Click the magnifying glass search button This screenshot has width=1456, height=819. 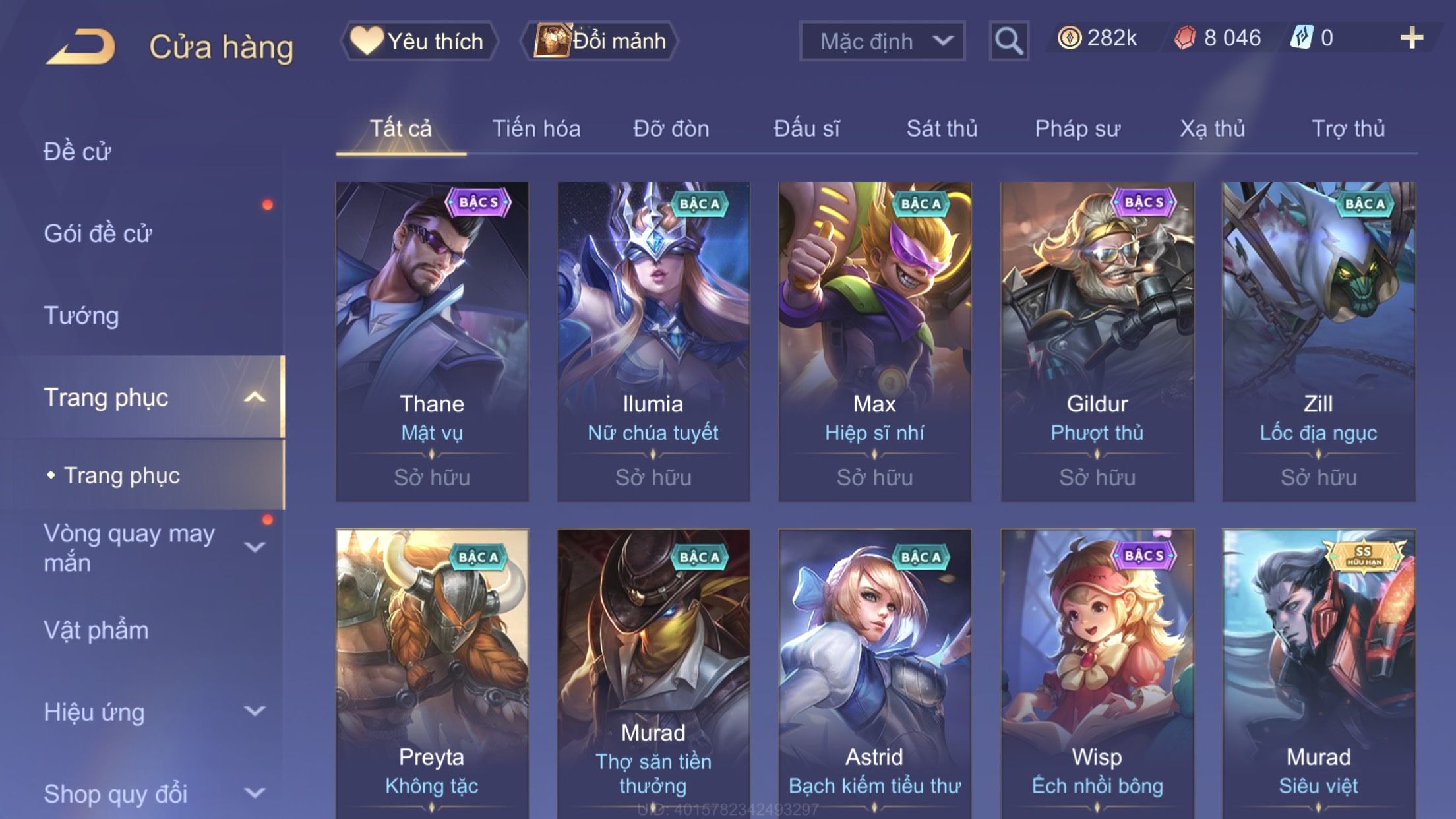[x=1008, y=41]
